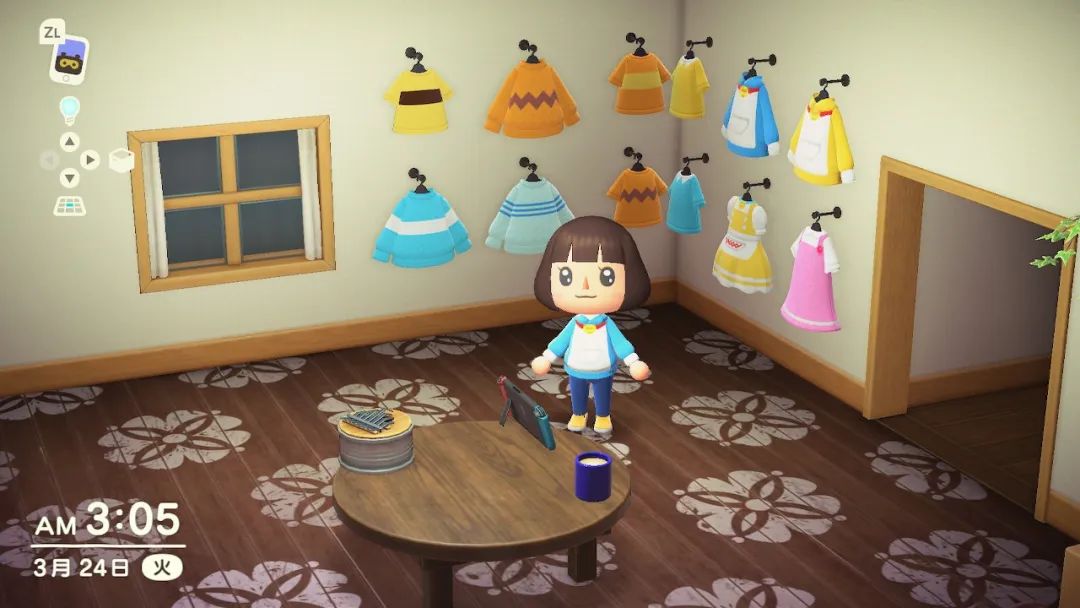Open the storage box icon
Image resolution: width=1080 pixels, height=608 pixels.
(121, 160)
